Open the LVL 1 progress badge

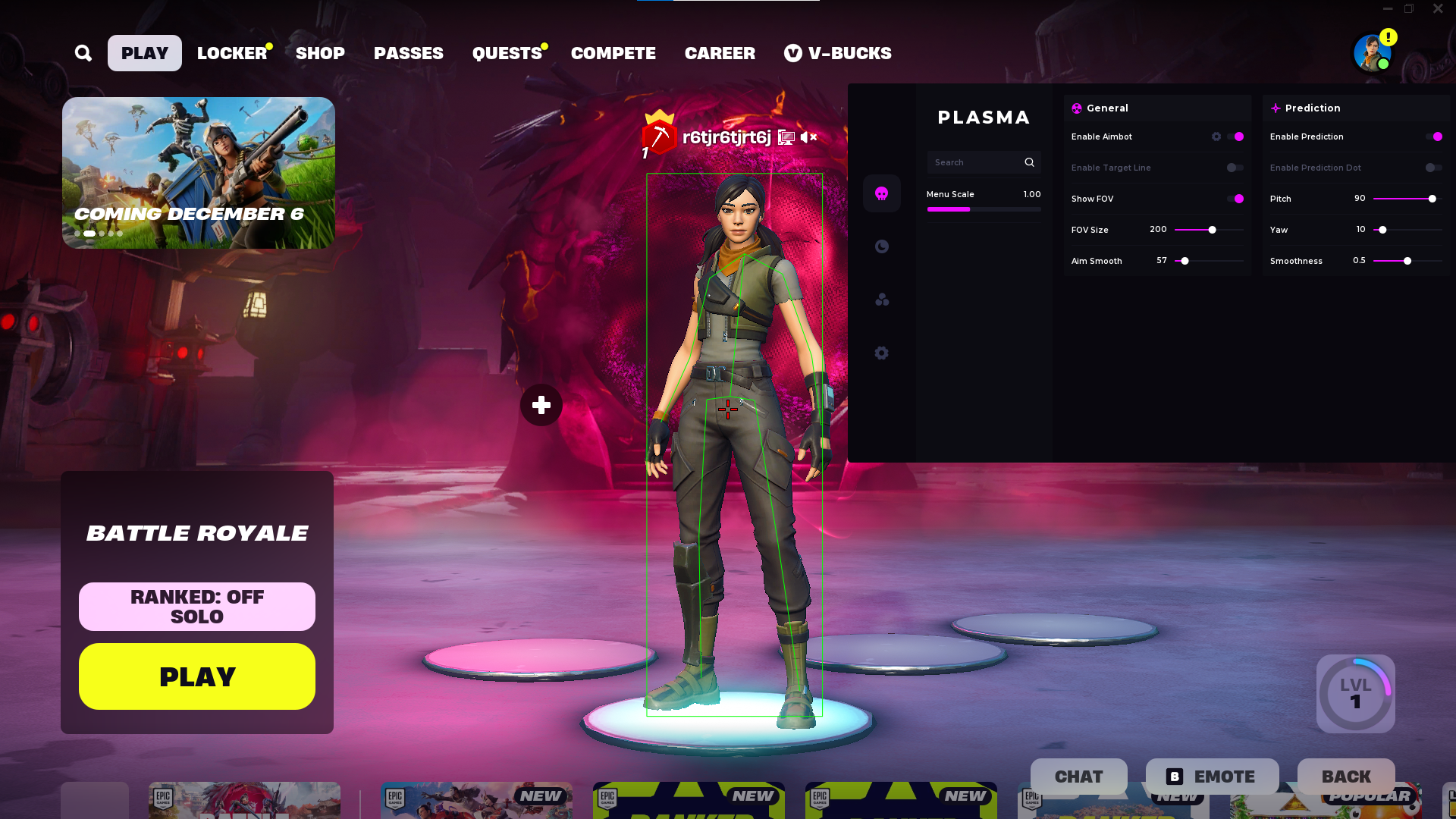1355,694
